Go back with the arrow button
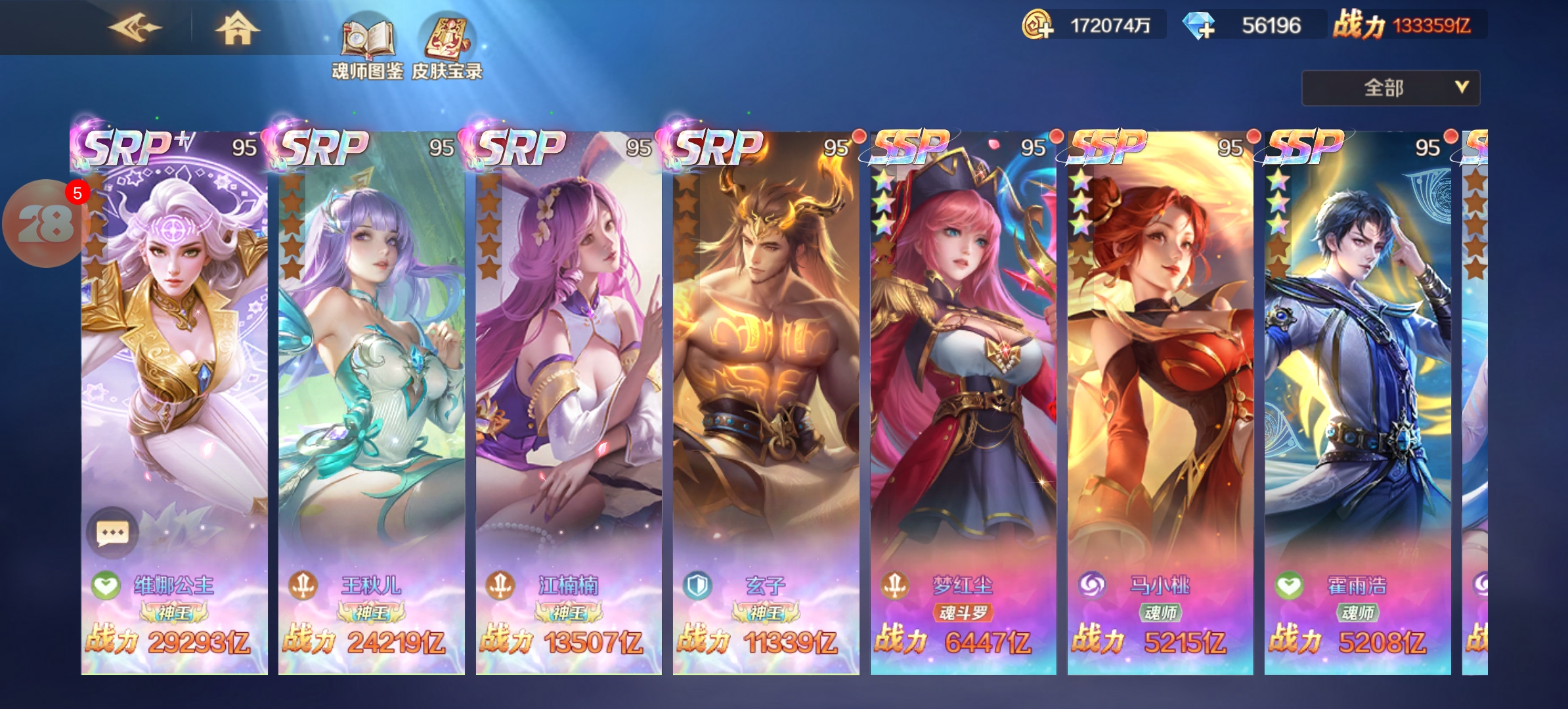This screenshot has height=709, width=1568. 135,28
